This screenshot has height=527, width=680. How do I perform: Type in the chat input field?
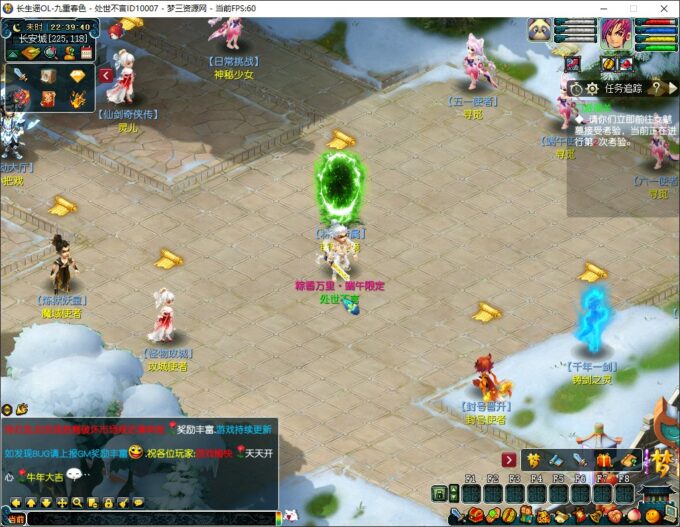pyautogui.click(x=150, y=519)
